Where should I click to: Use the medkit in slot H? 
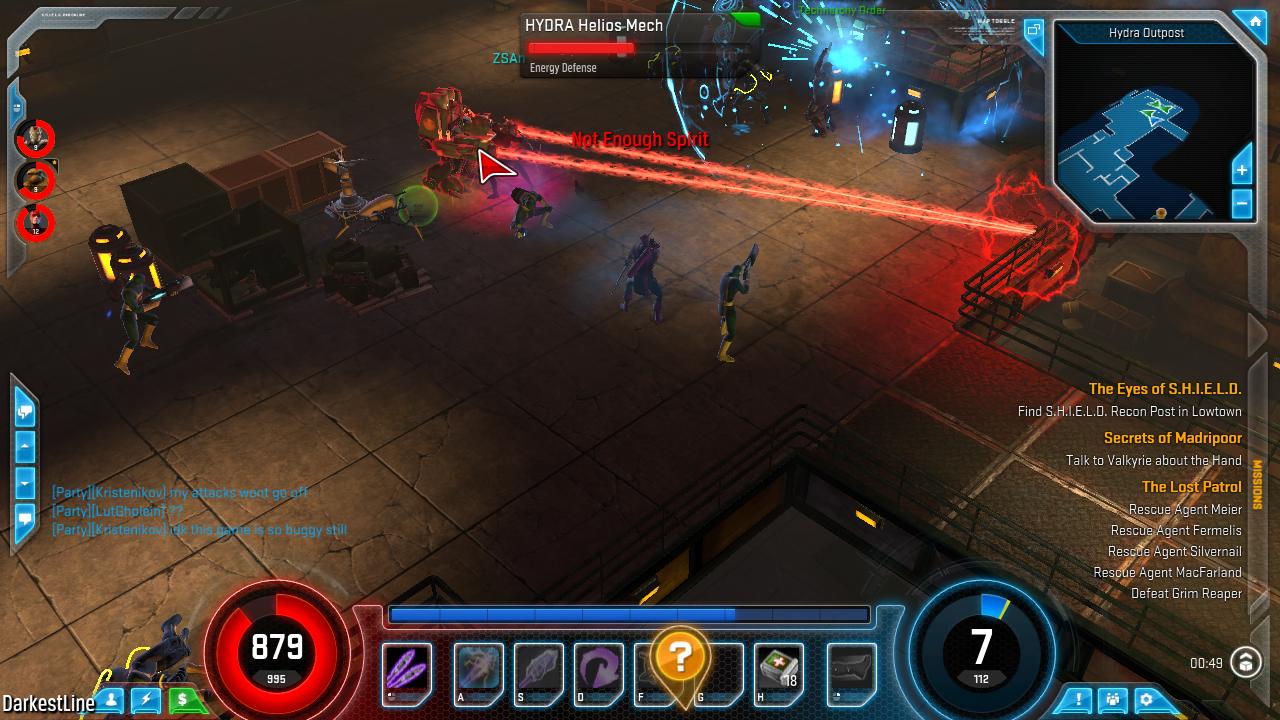(780, 668)
